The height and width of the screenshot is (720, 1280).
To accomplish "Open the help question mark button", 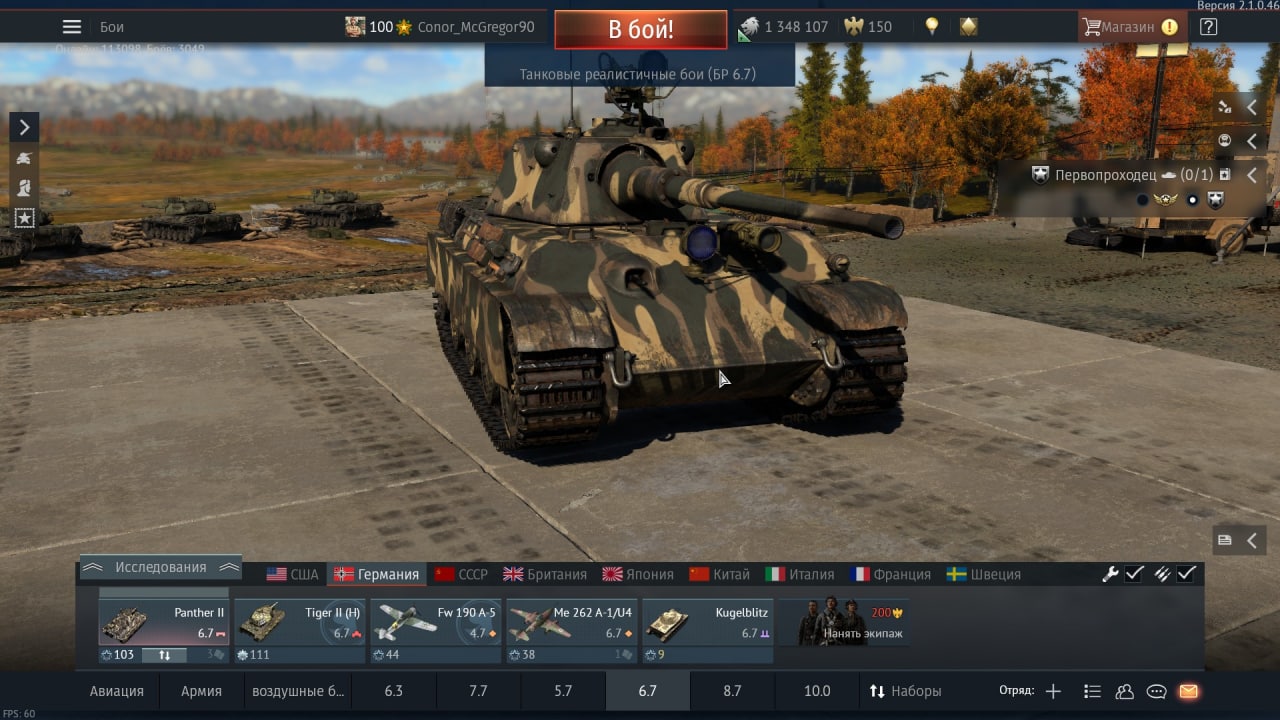I will click(x=1208, y=27).
